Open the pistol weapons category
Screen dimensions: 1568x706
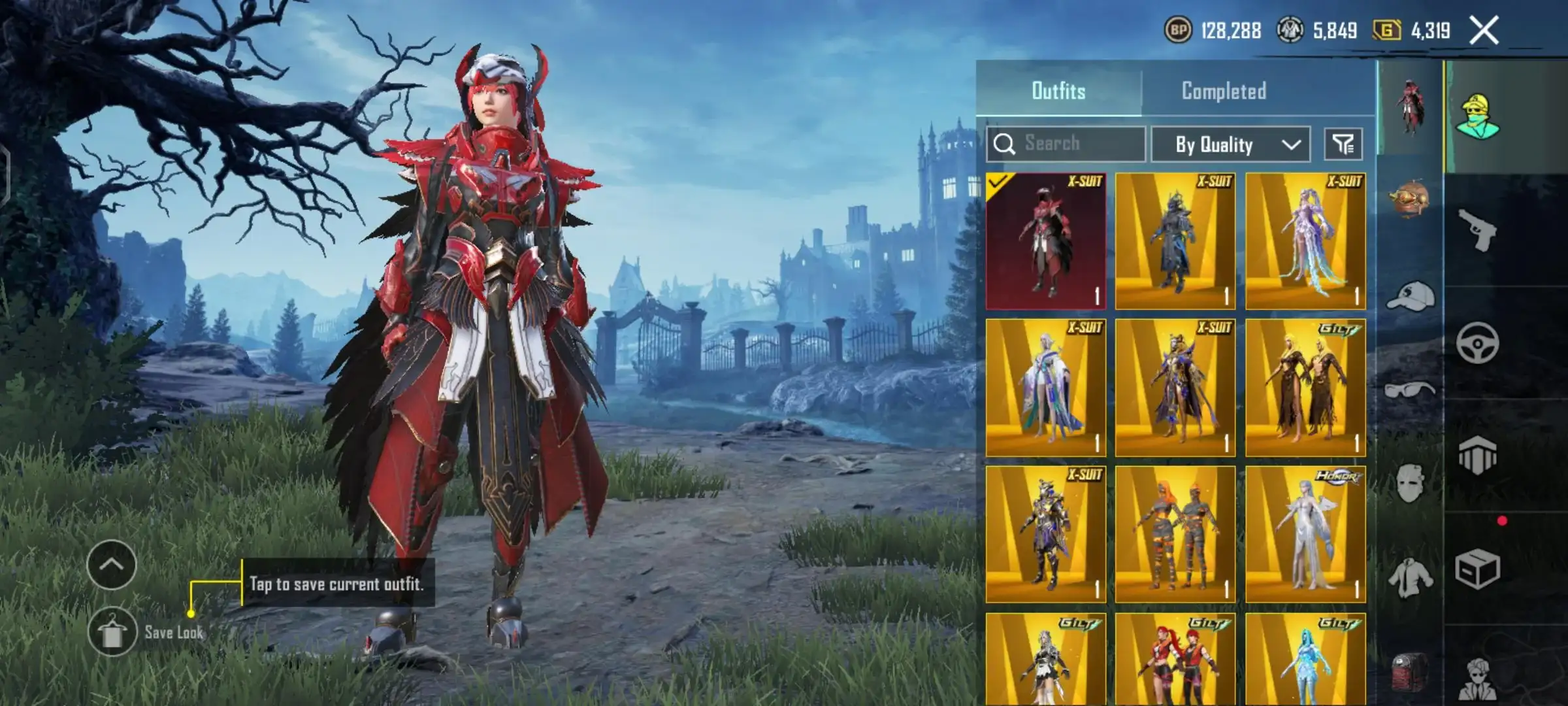(x=1478, y=230)
